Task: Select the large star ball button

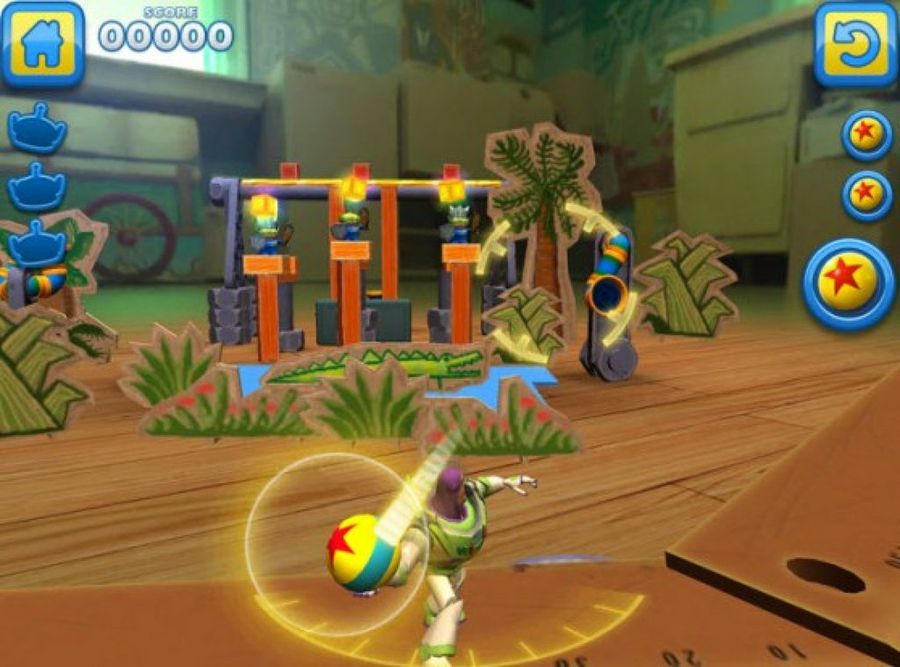Action: pyautogui.click(x=848, y=284)
